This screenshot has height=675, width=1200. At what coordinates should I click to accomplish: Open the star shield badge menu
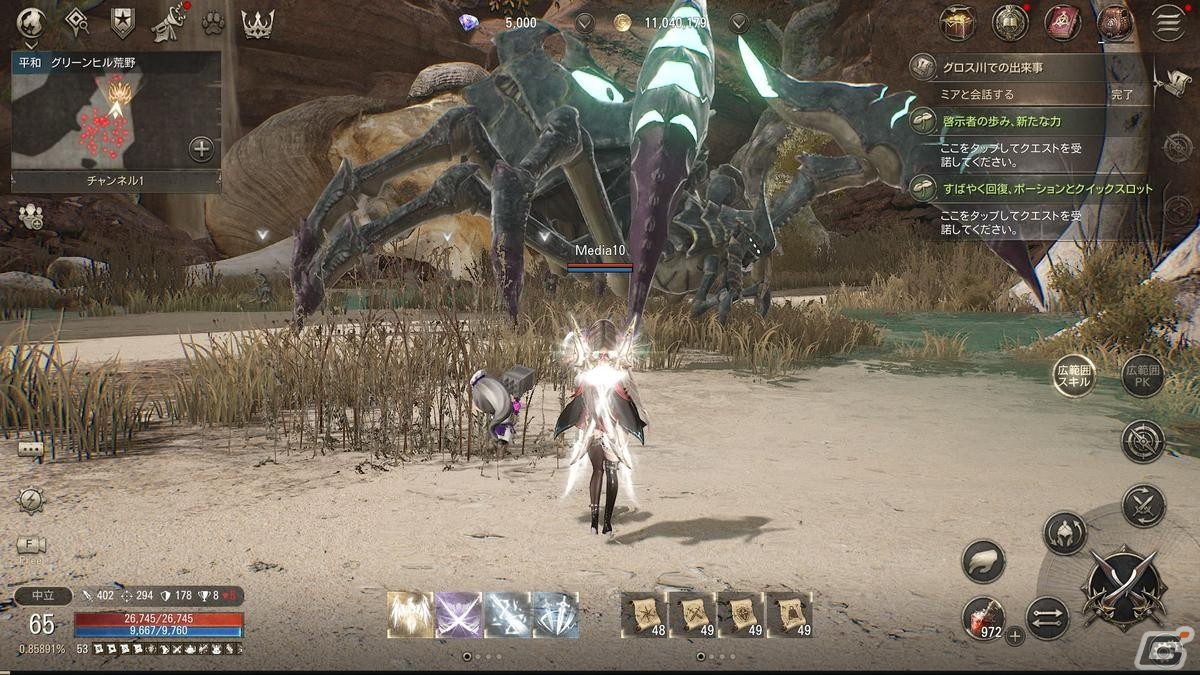pyautogui.click(x=123, y=22)
